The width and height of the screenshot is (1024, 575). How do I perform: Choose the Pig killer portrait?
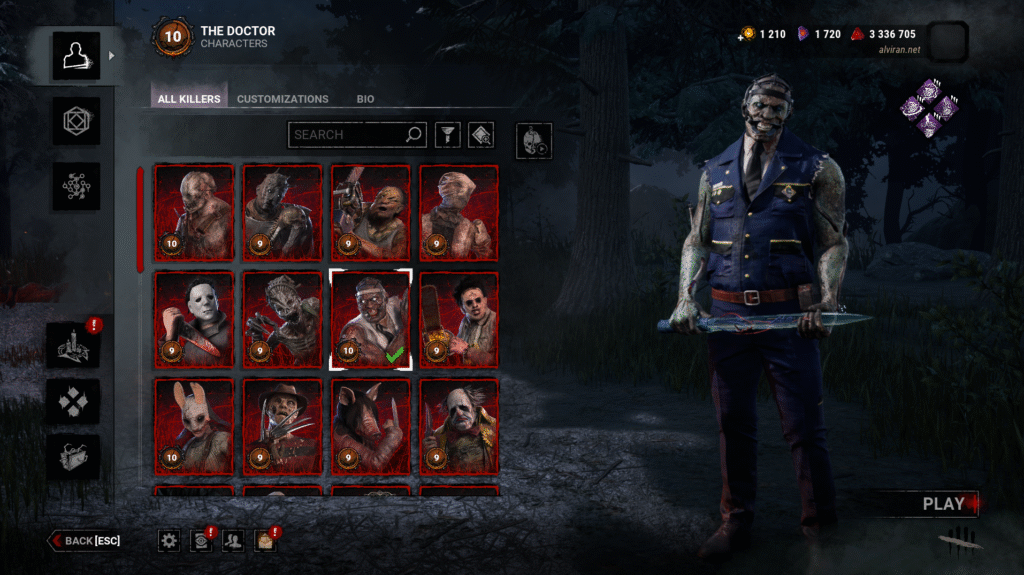(370, 426)
